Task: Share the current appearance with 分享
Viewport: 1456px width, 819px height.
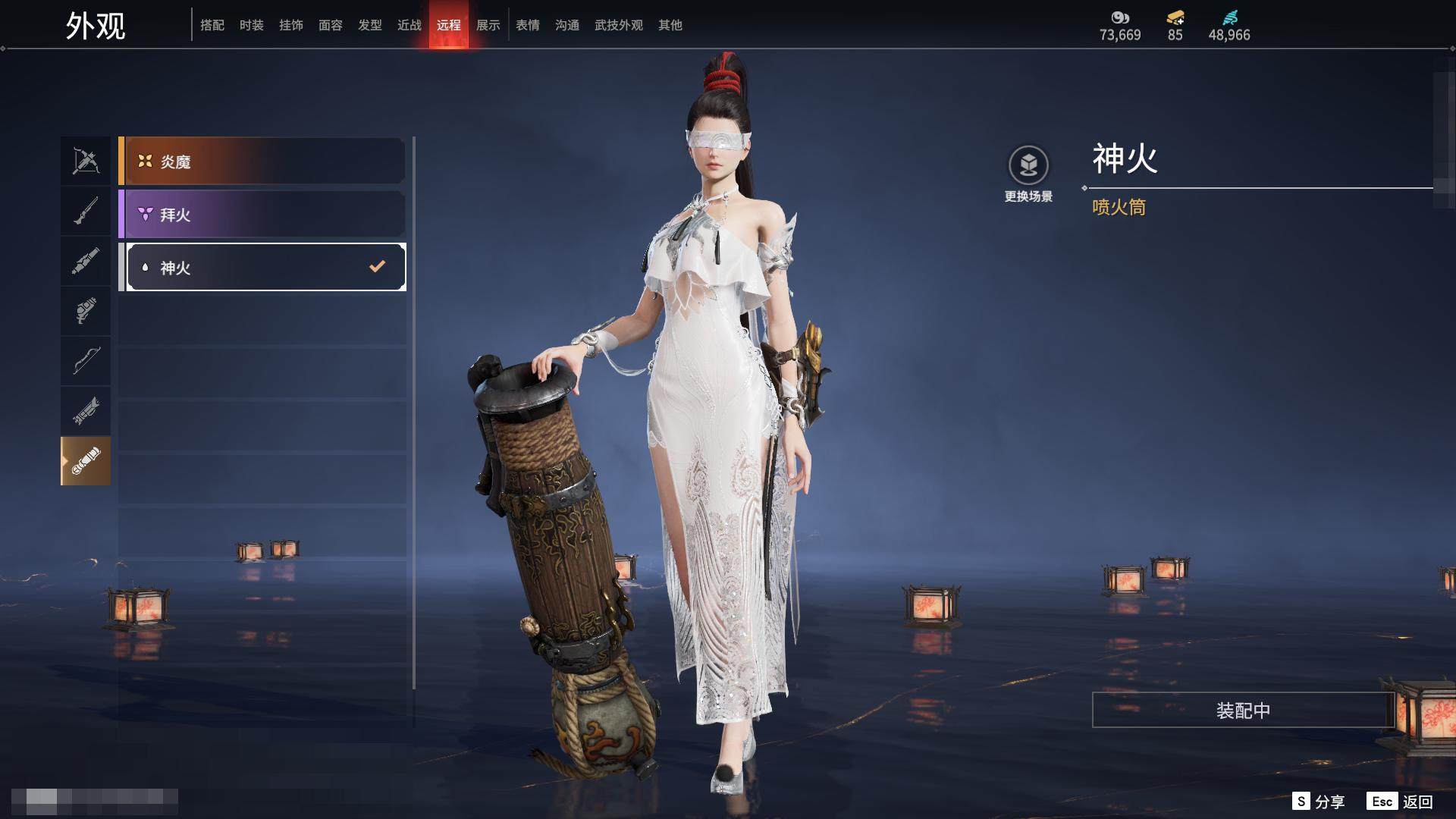Action: coord(1319,802)
